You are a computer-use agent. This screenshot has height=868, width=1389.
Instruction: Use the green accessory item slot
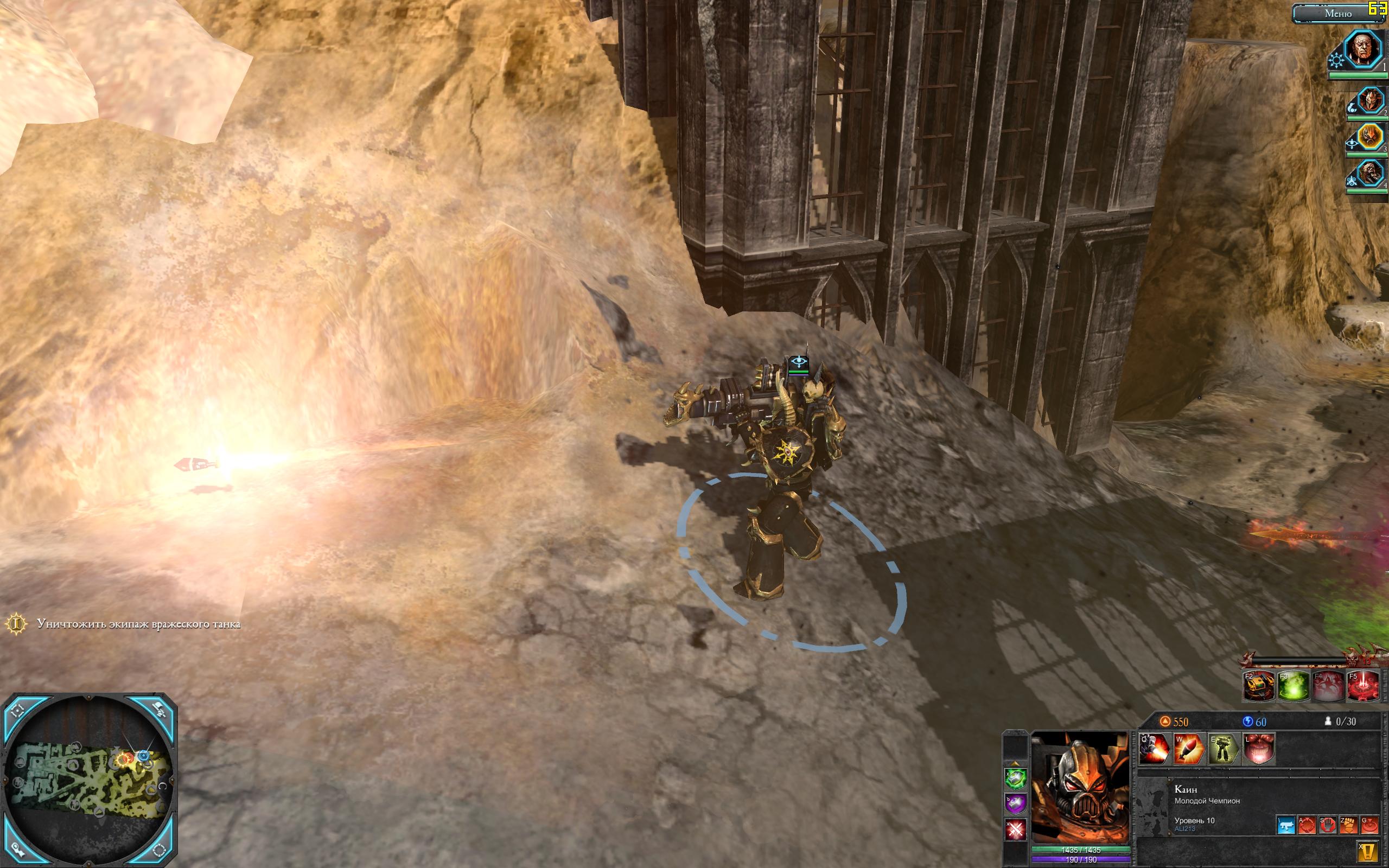coord(1015,779)
